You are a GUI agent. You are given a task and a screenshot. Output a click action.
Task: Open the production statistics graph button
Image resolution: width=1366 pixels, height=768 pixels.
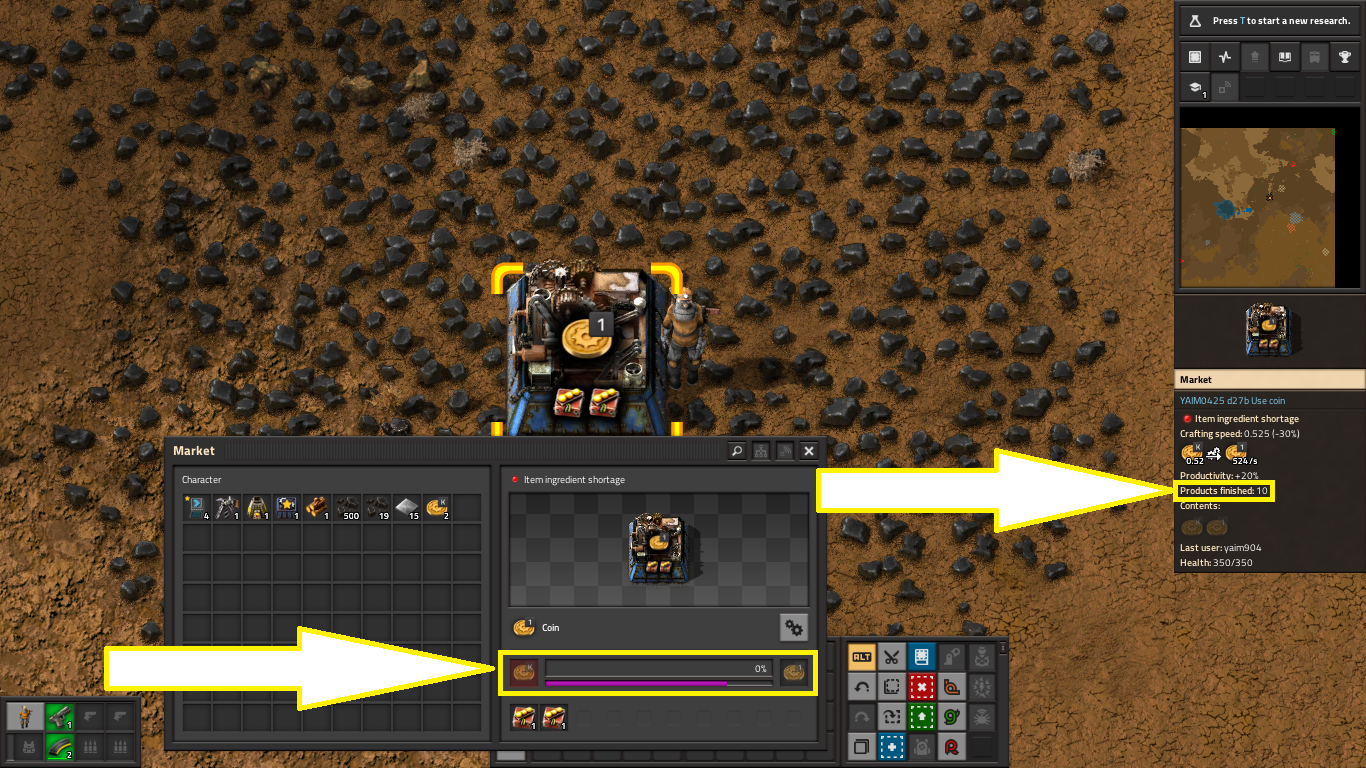(x=1224, y=57)
